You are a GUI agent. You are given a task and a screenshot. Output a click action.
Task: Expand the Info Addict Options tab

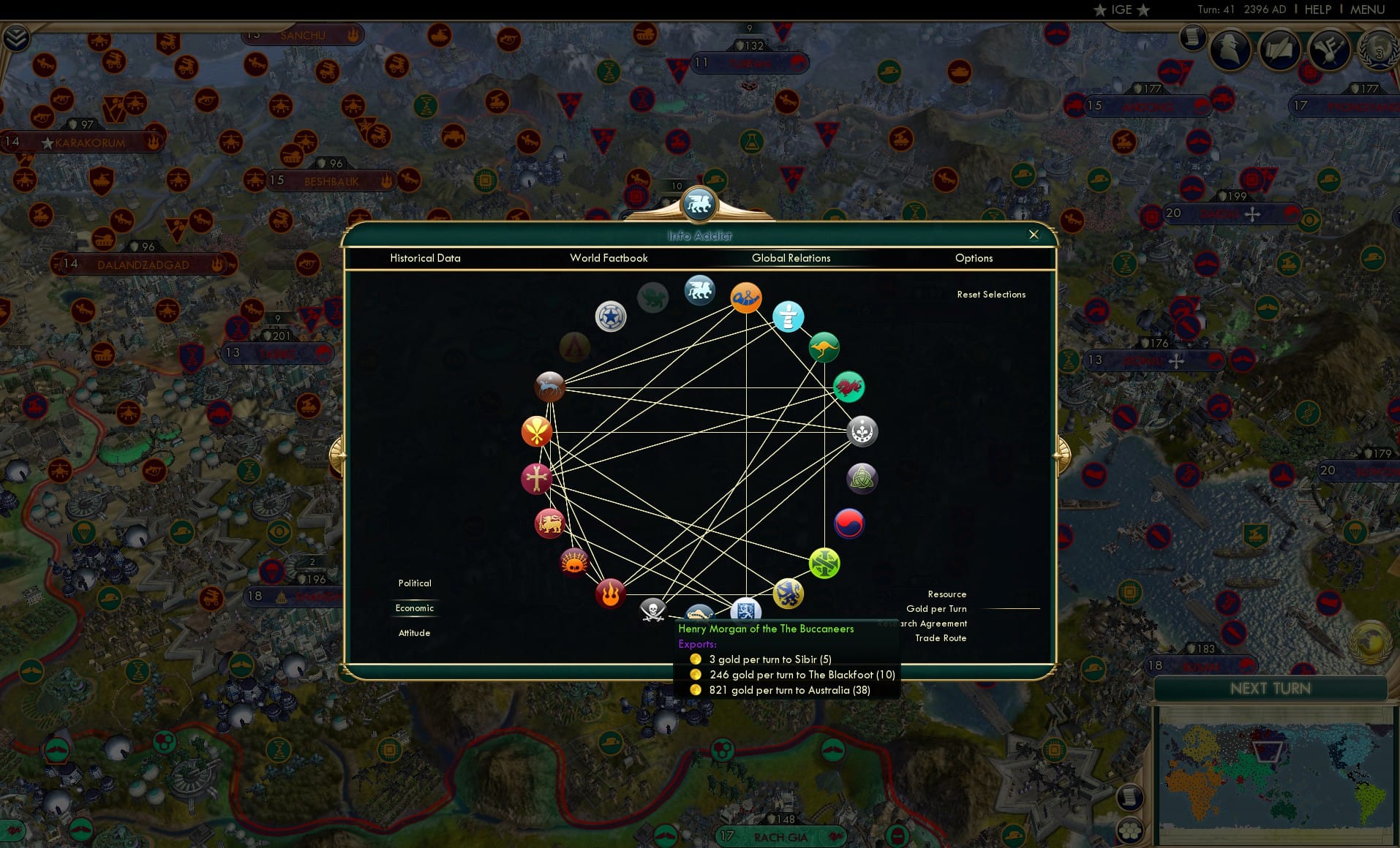(974, 258)
